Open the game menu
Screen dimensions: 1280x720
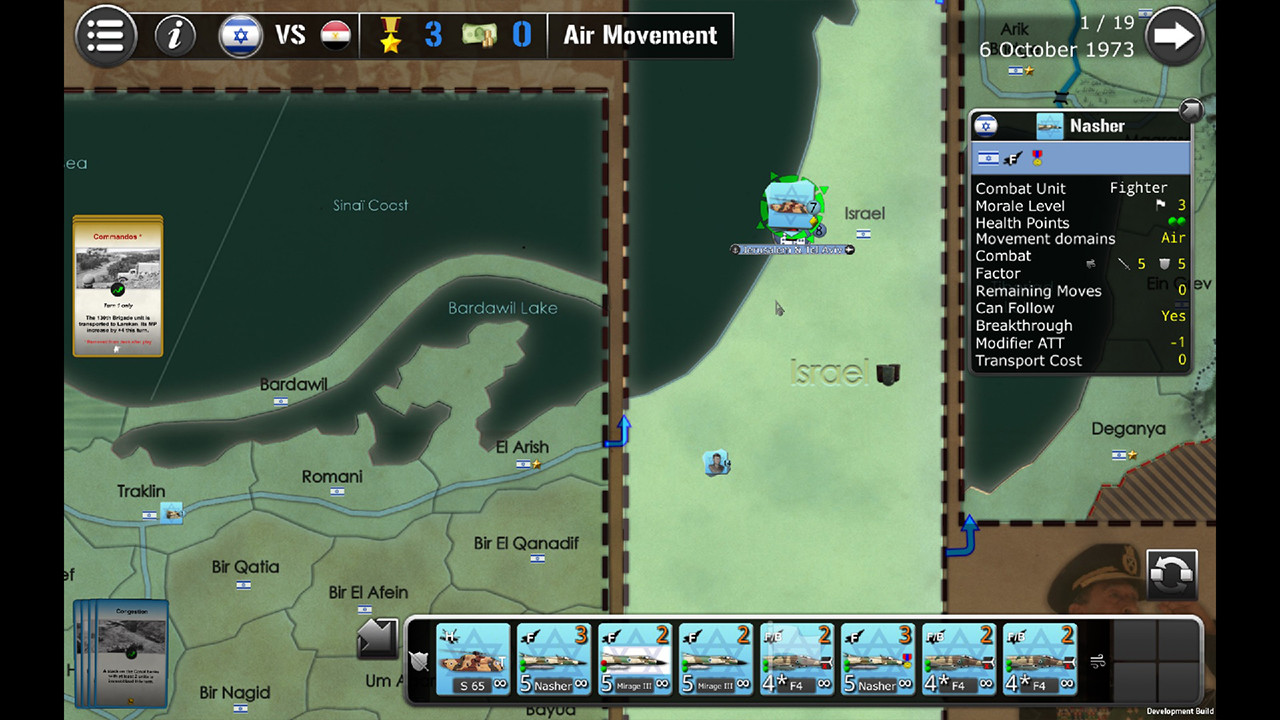point(105,35)
